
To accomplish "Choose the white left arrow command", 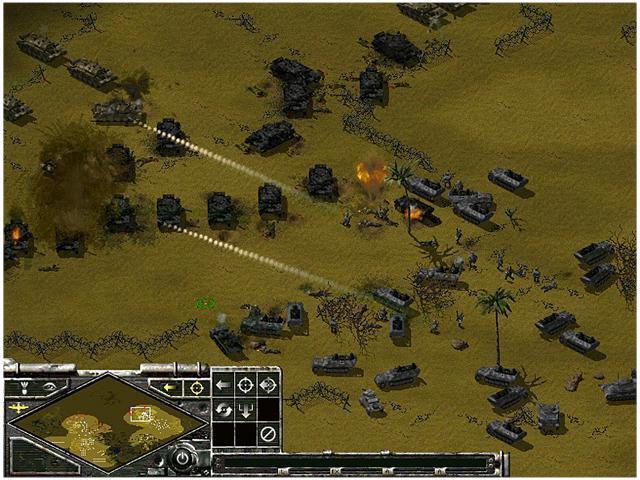I will (223, 385).
